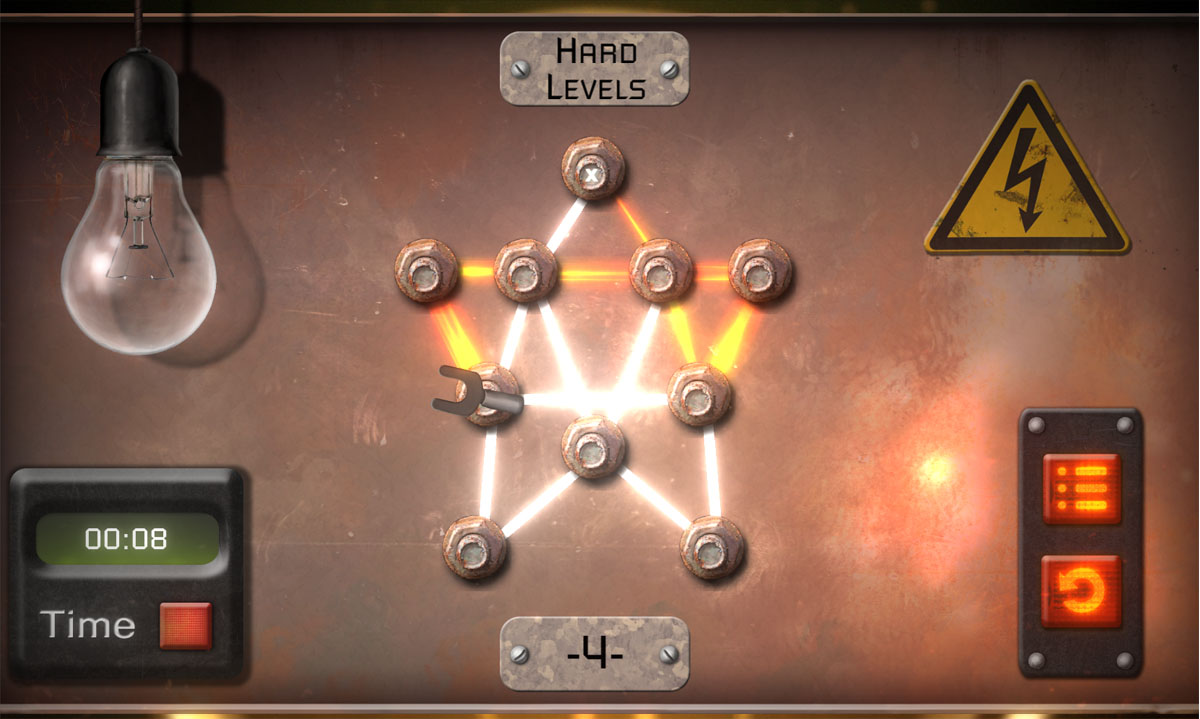Select the bolt holding the wire connector
This screenshot has height=719, width=1200.
491,394
